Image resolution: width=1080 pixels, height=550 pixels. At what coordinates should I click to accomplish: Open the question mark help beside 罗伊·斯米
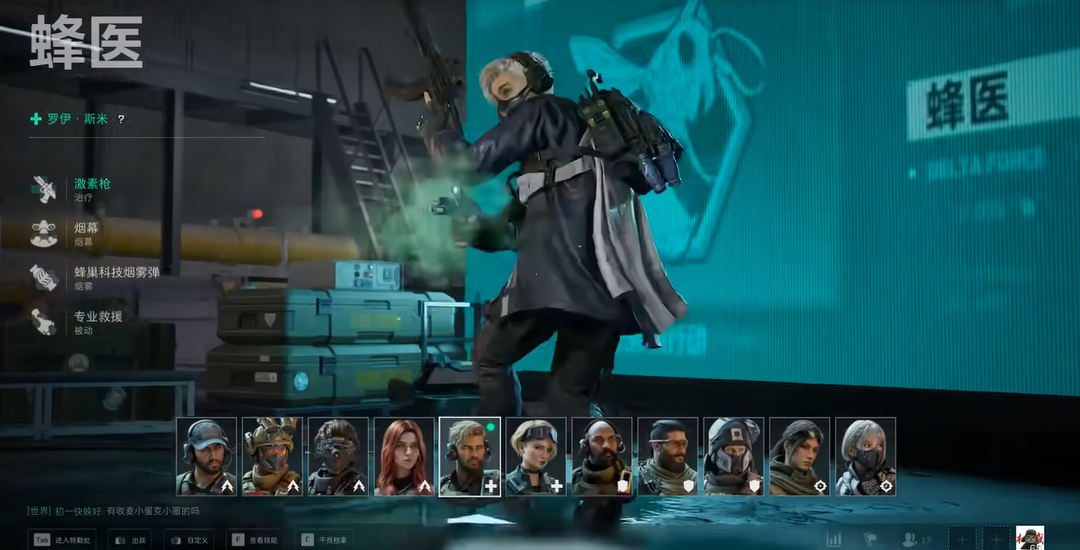122,119
